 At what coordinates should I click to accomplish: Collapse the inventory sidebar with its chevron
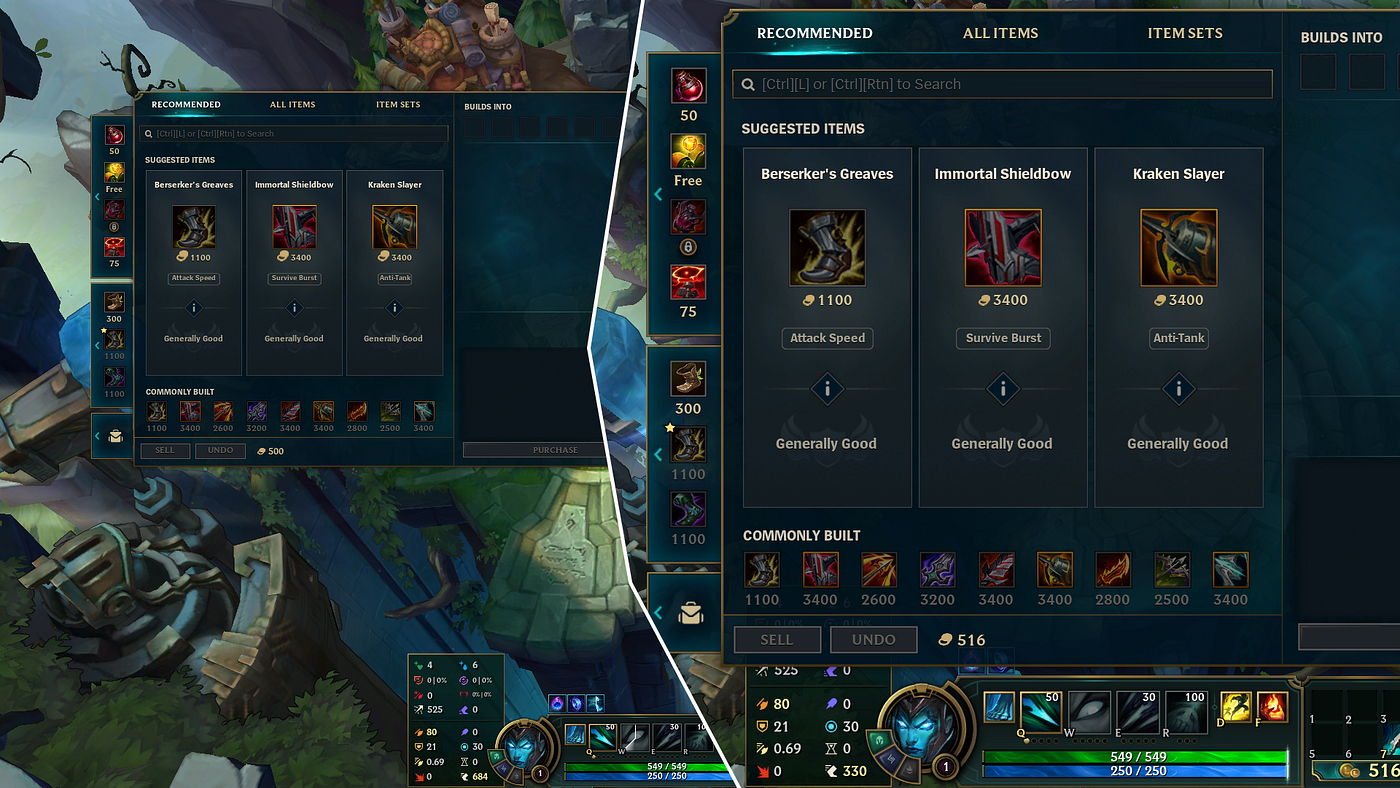[658, 193]
